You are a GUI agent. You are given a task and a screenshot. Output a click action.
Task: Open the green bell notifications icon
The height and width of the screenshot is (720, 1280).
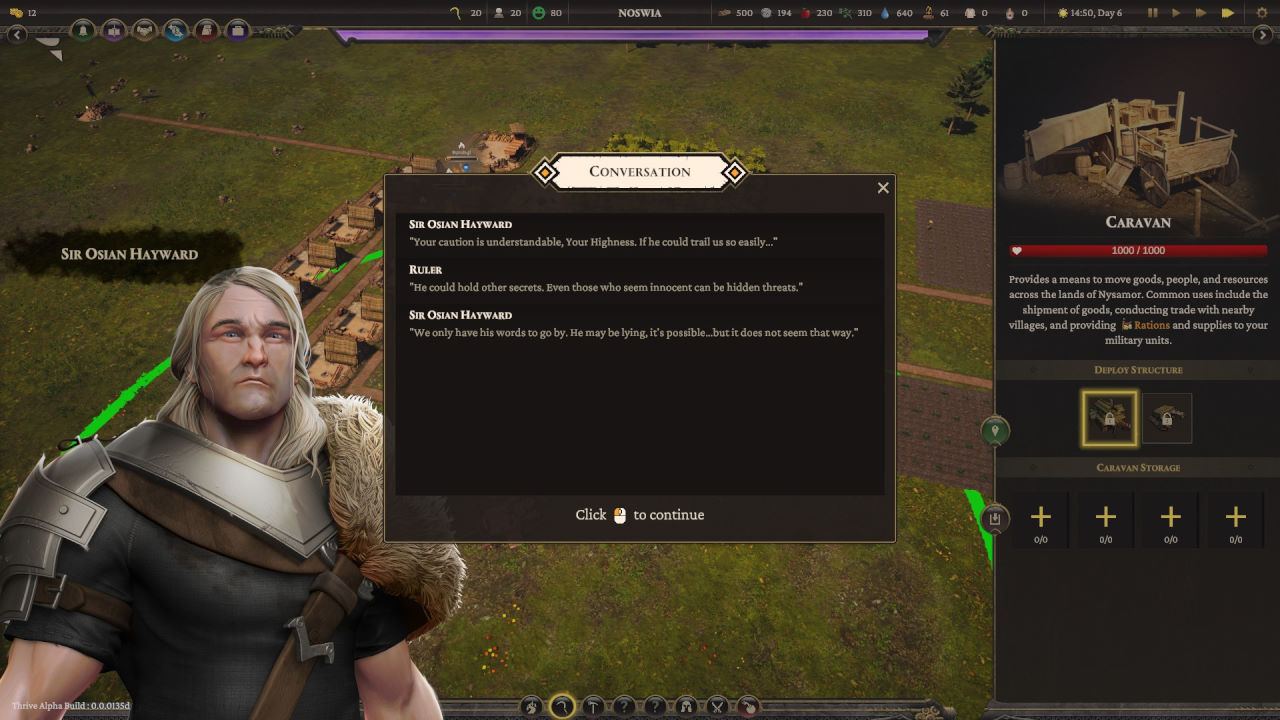click(83, 31)
